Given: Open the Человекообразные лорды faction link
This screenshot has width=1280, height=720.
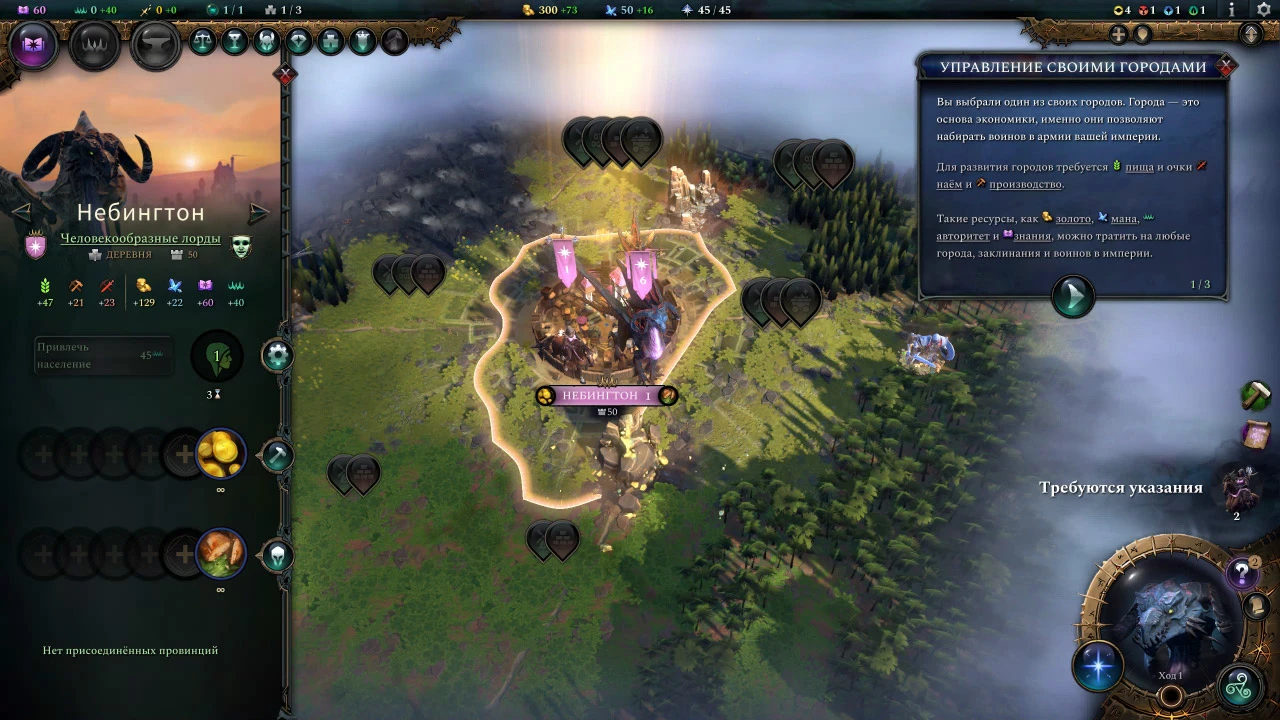Looking at the screenshot, I should [x=140, y=239].
